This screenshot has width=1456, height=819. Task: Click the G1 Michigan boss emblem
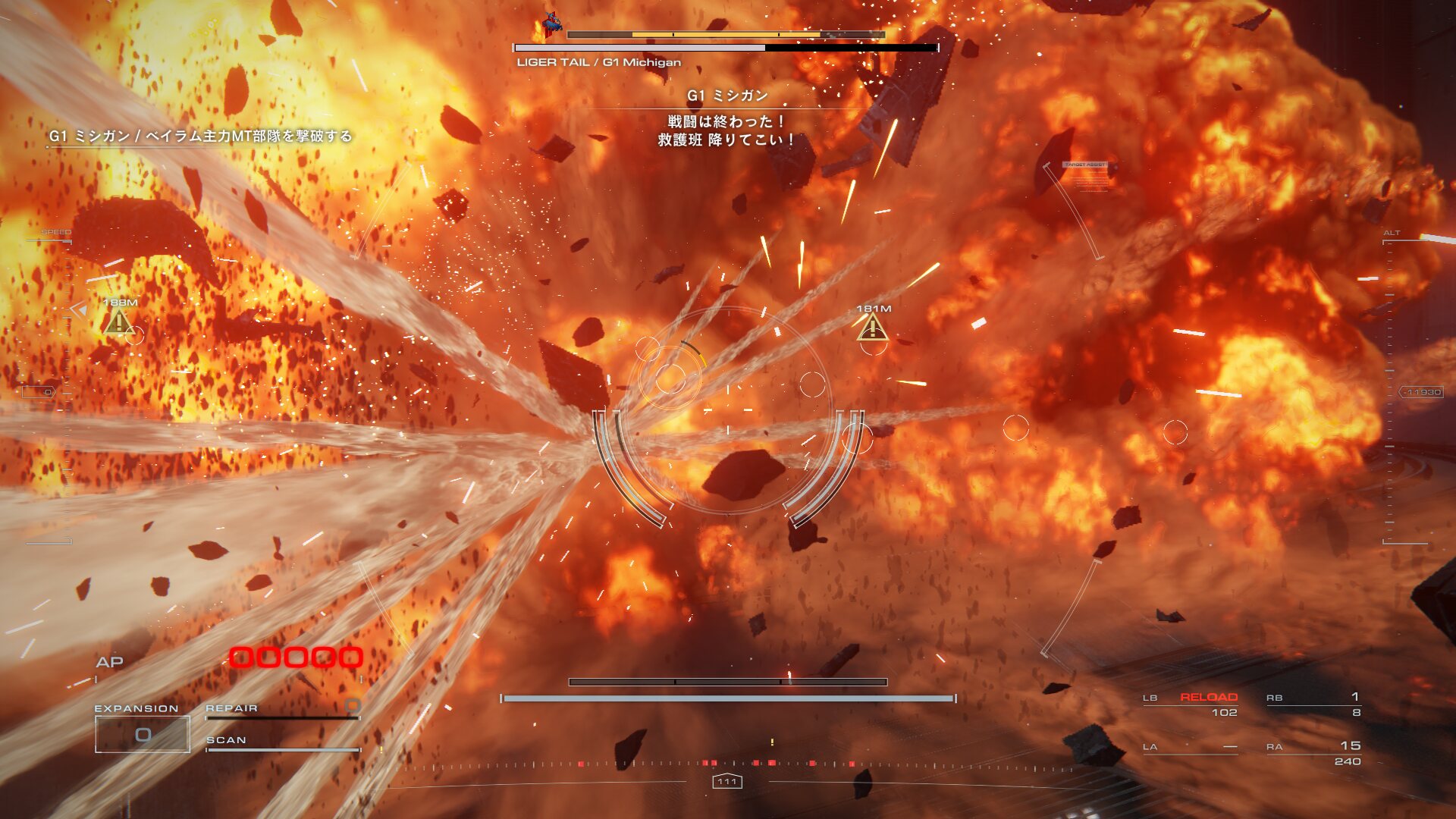coord(551,24)
